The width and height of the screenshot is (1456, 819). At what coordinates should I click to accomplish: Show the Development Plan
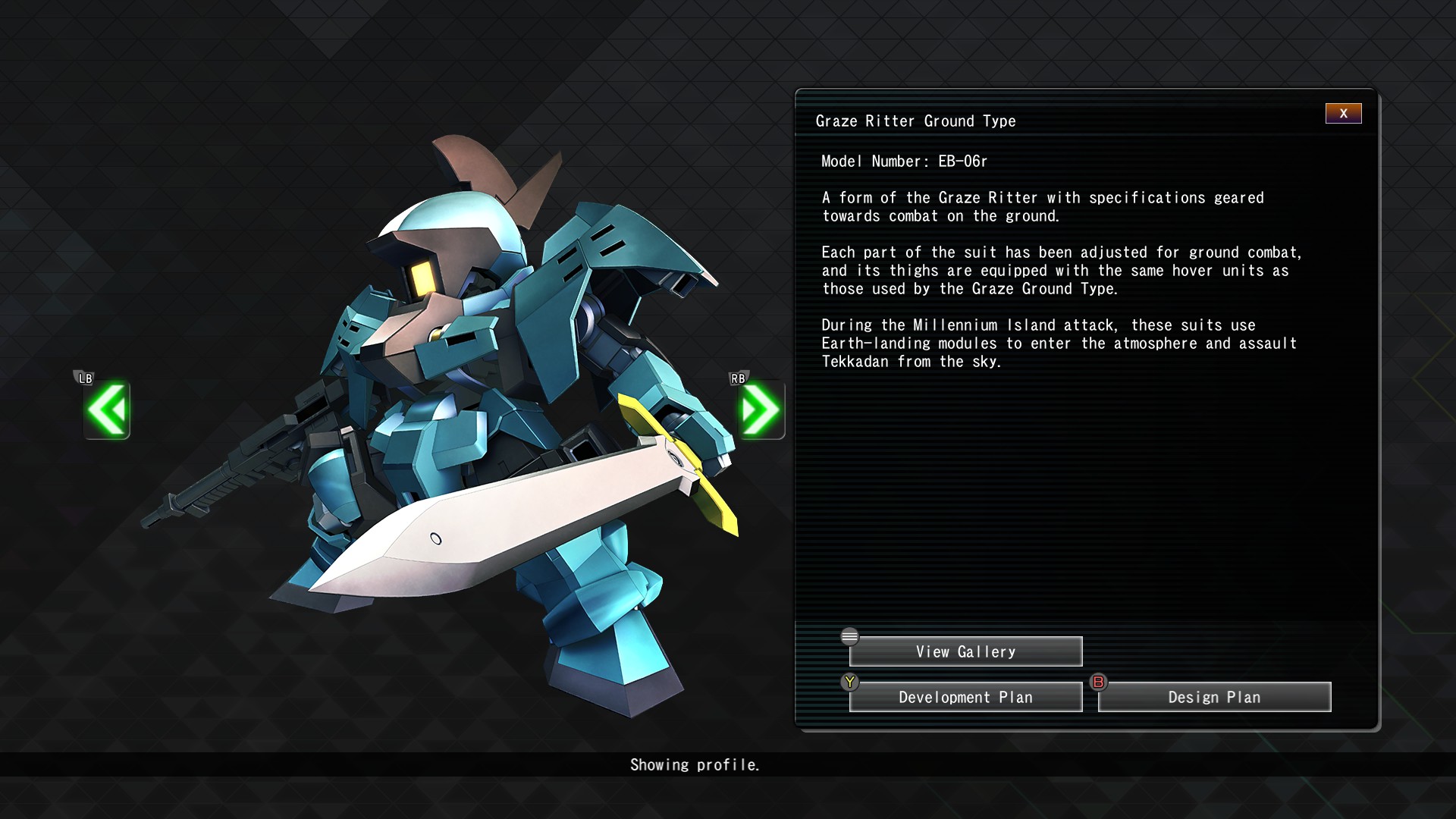[x=965, y=697]
